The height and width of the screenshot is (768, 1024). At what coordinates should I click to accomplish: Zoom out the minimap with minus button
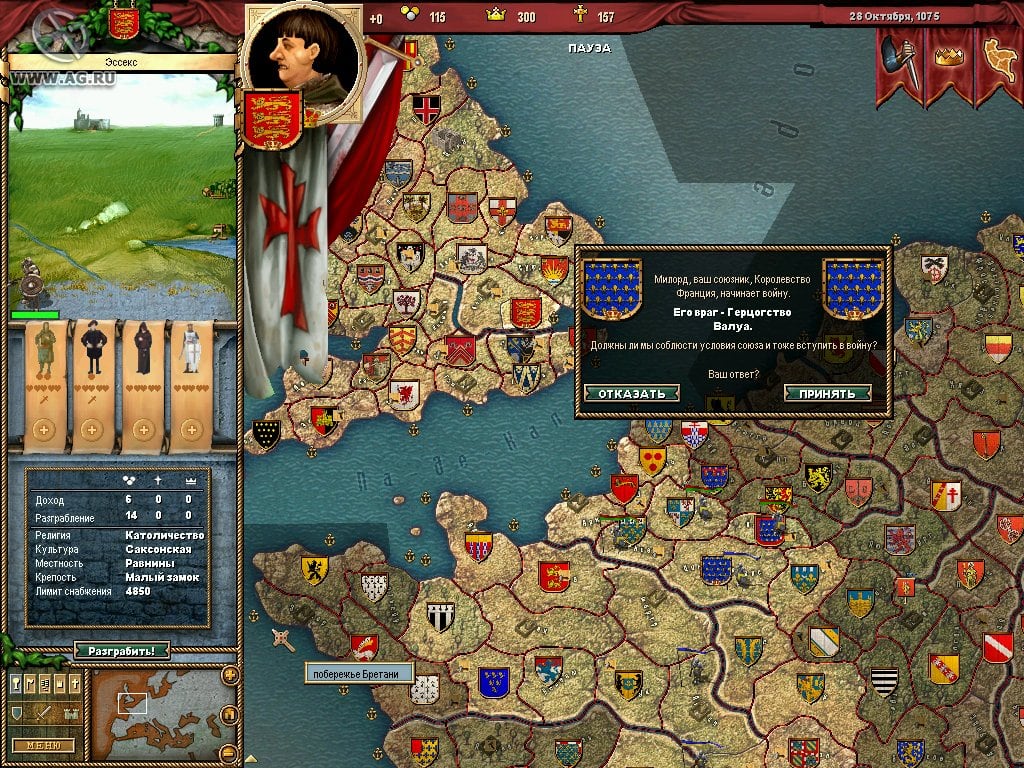pos(229,752)
